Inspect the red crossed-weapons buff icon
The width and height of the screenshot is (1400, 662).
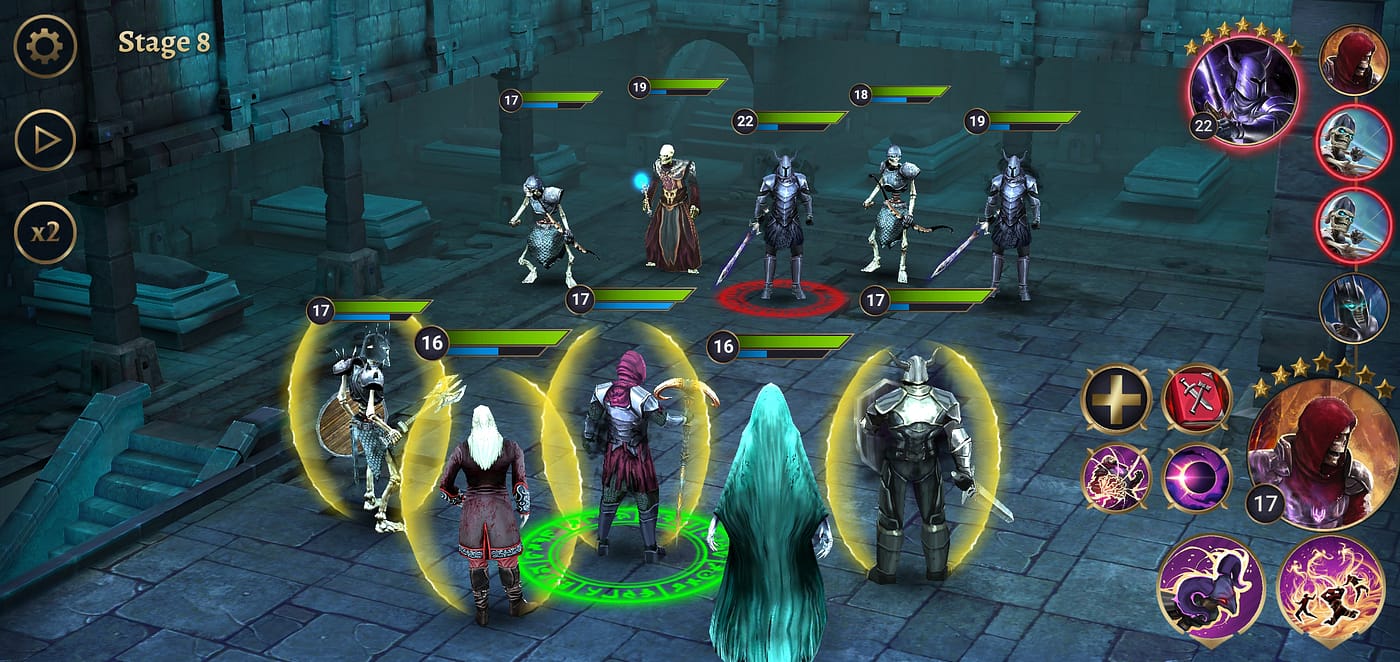tap(1196, 399)
